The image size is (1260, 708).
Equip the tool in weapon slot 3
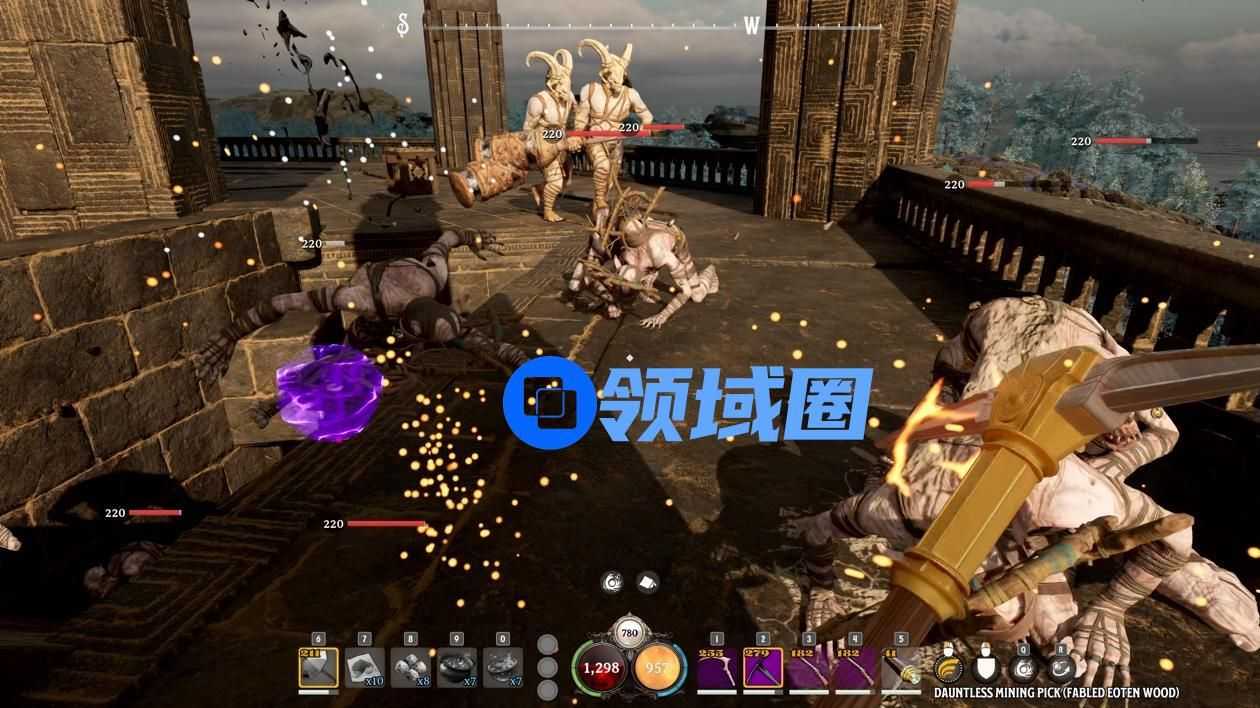coord(808,668)
